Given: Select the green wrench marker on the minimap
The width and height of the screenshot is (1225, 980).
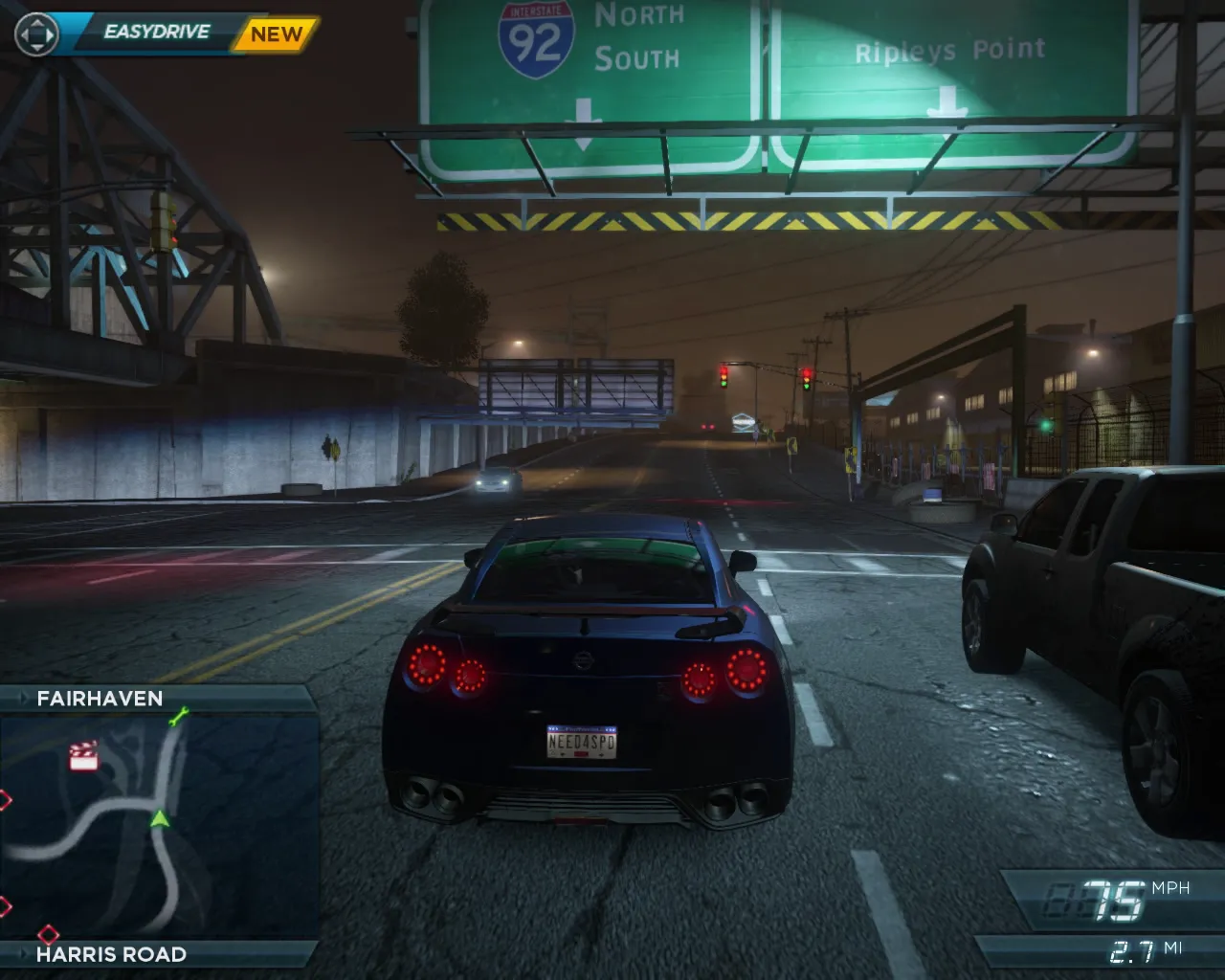Looking at the screenshot, I should (178, 716).
